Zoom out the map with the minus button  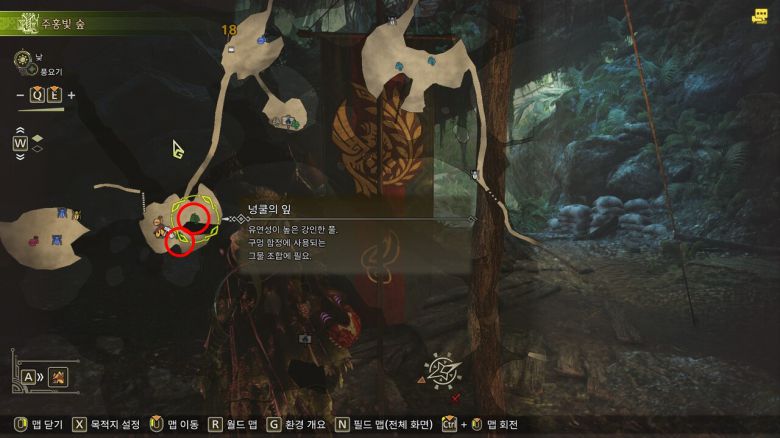(x=19, y=95)
